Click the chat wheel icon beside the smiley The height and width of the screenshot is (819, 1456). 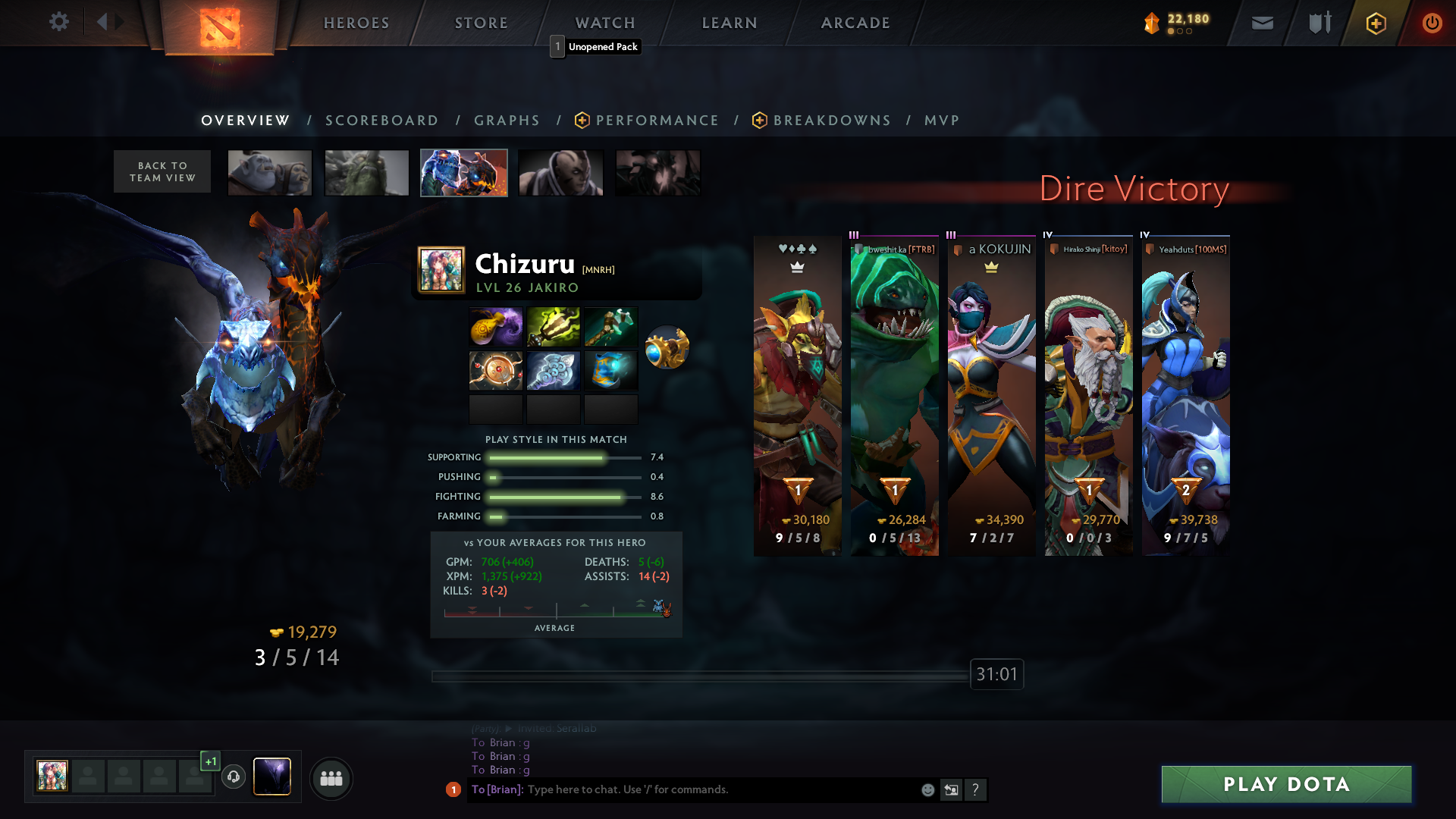click(951, 789)
